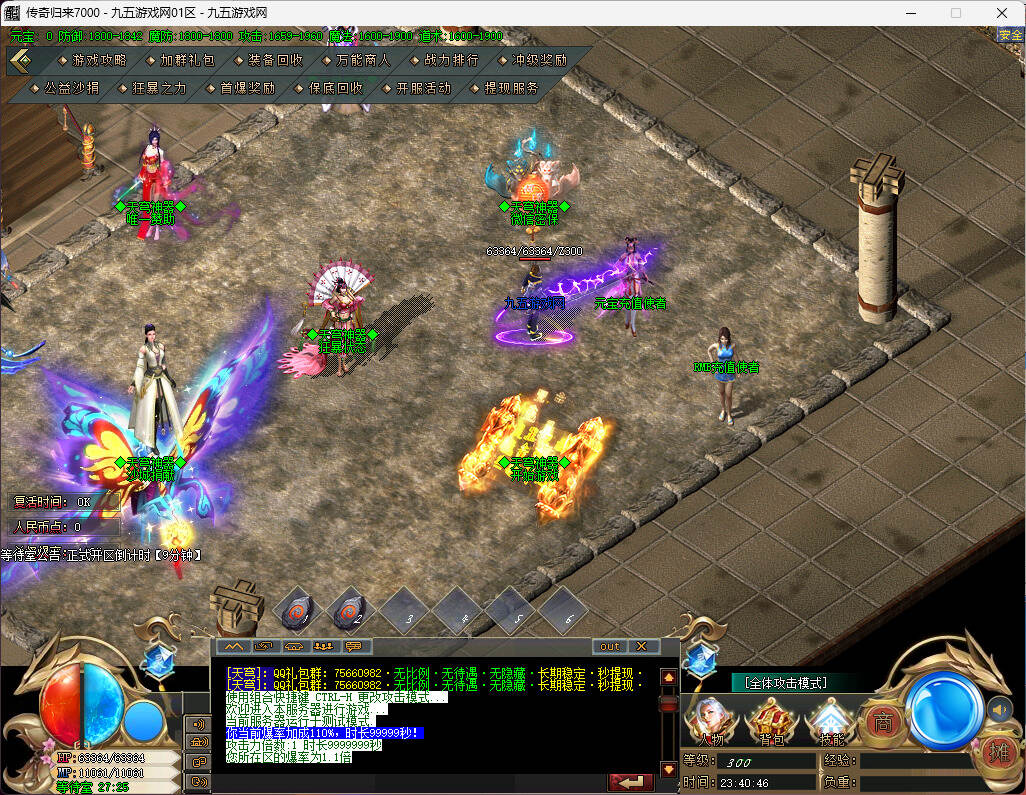
Task: Open the 人物 character panel
Action: pos(711,722)
